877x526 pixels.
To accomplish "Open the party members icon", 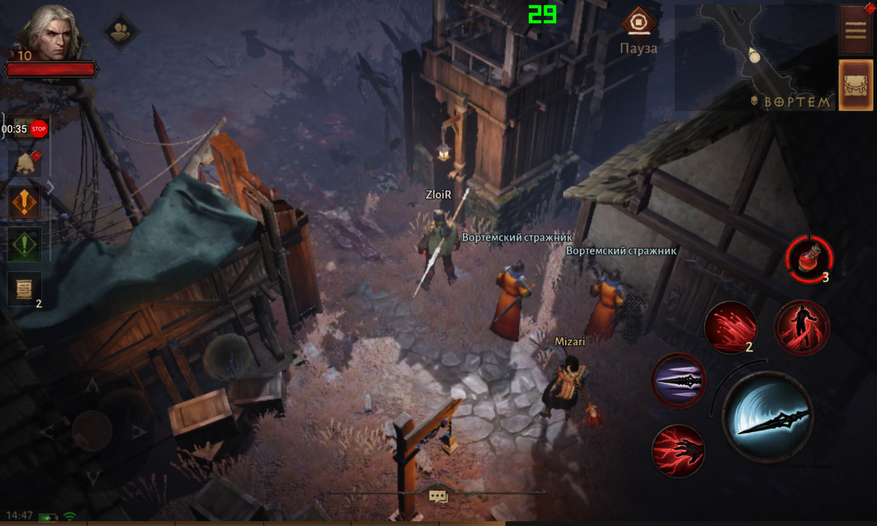I will point(121,30).
